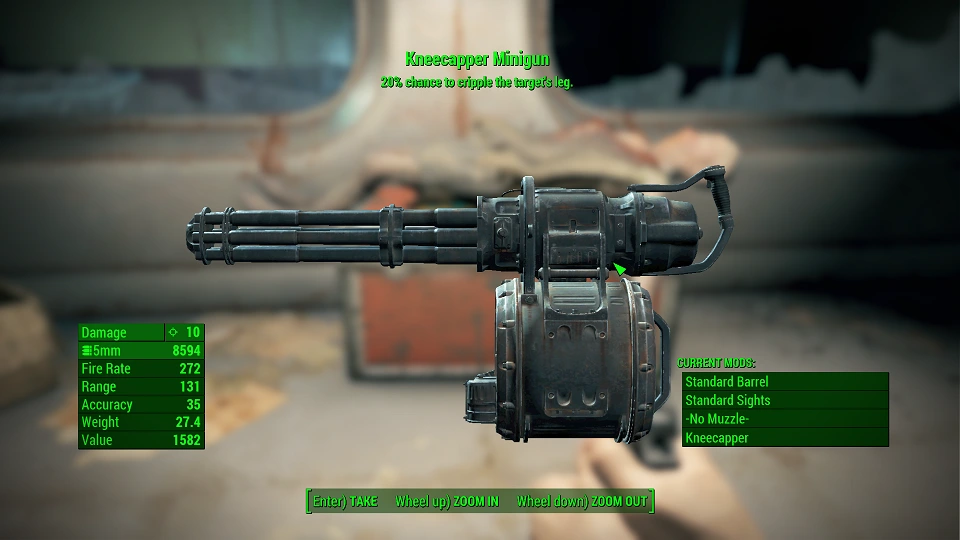The height and width of the screenshot is (540, 960).
Task: Choose the ZOOM IN option
Action: [x=446, y=501]
